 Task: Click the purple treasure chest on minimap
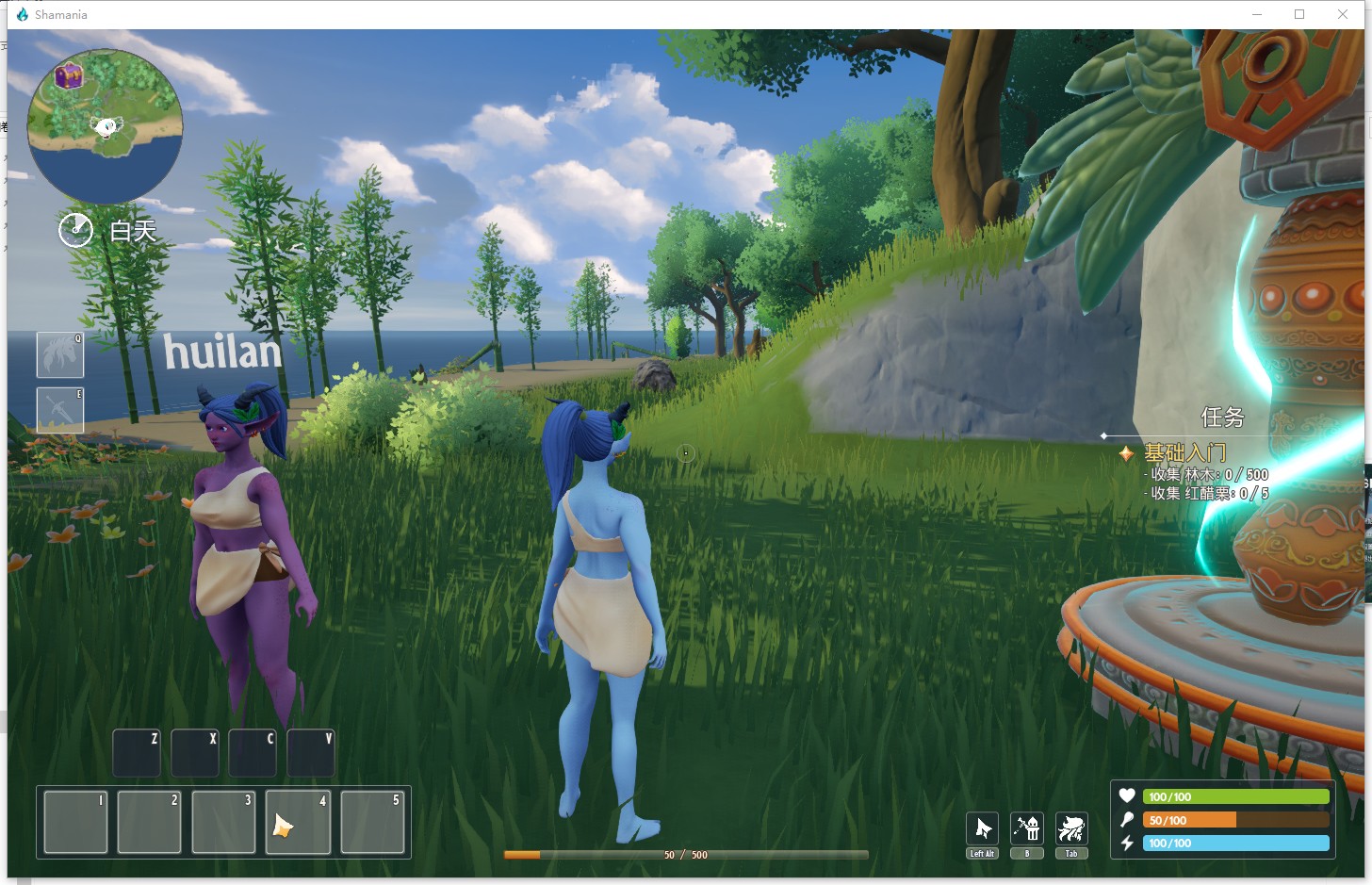pyautogui.click(x=68, y=75)
